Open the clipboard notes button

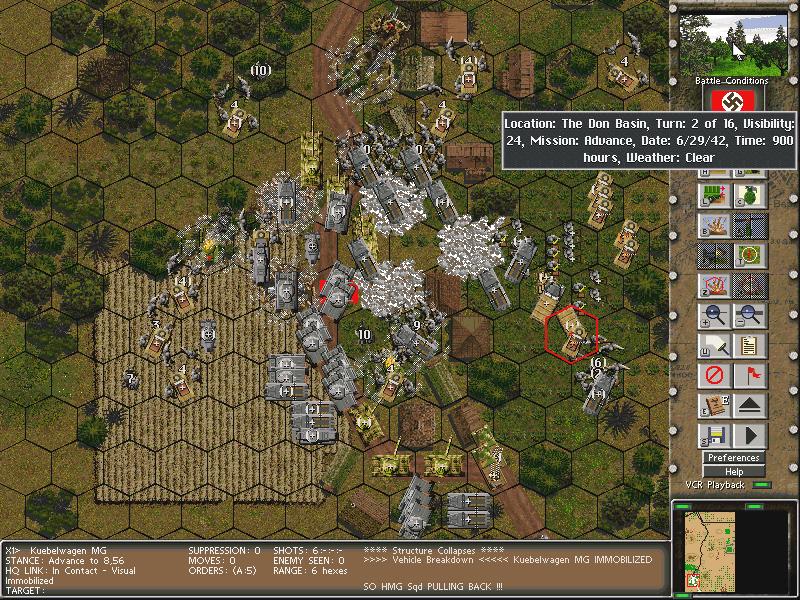coord(749,346)
